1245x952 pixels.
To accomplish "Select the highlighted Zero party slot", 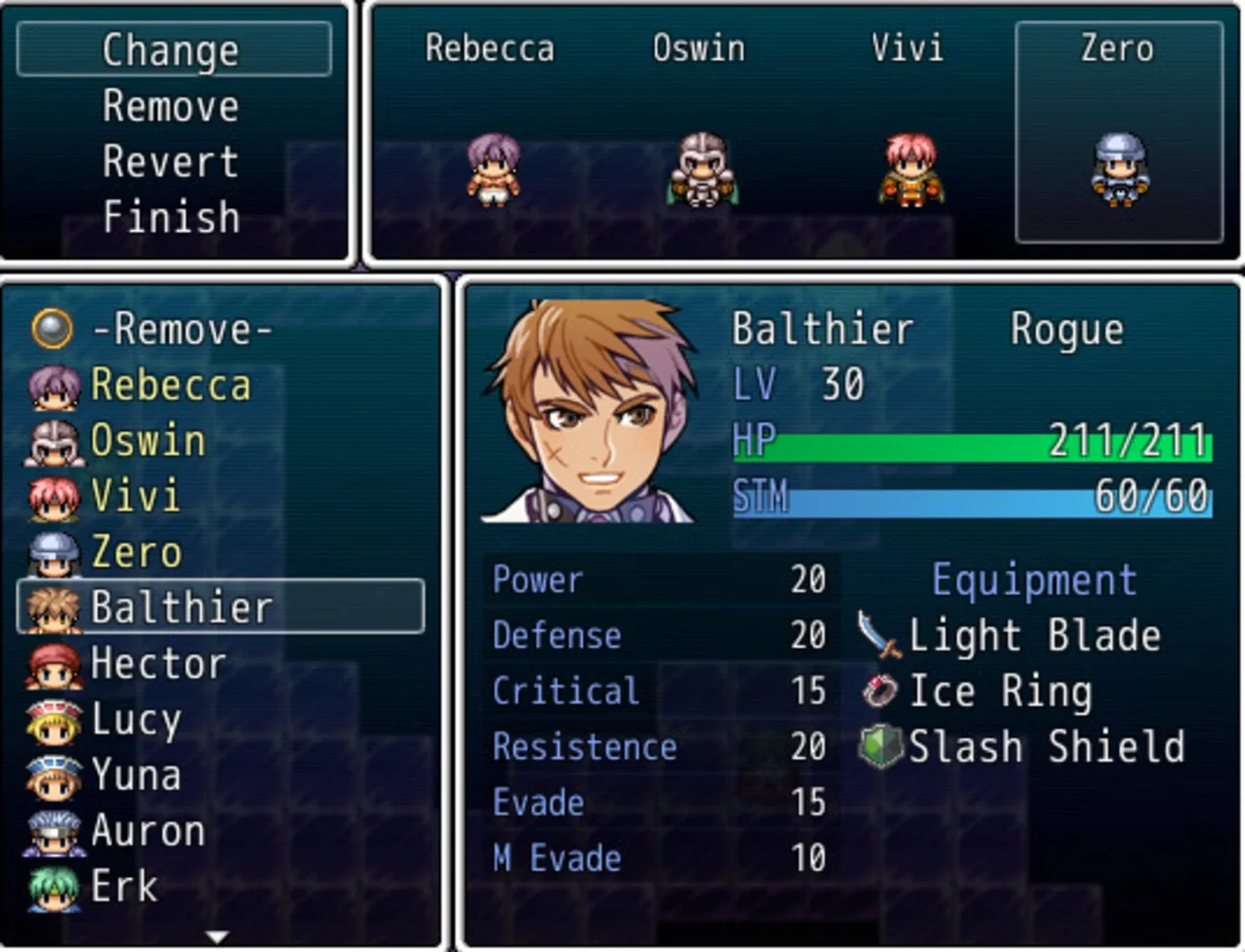I will pyautogui.click(x=1119, y=132).
